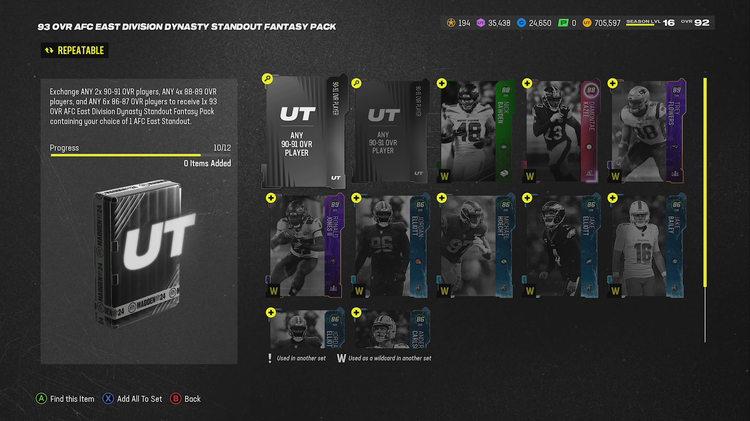Click the card list scrollbar

[706, 190]
